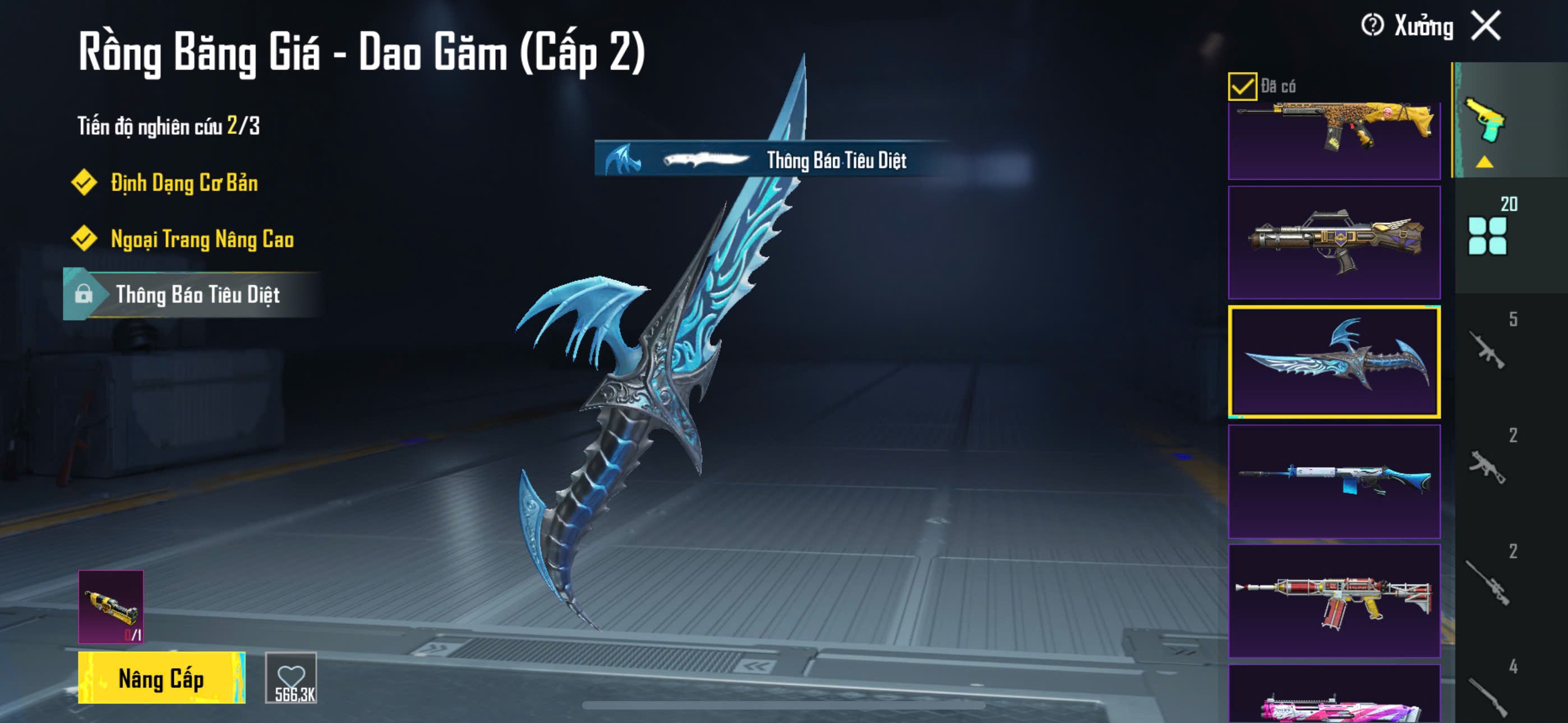Image resolution: width=1568 pixels, height=723 pixels.
Task: Select the Thông Báo Tiêu Diệt locked stage
Action: point(197,295)
